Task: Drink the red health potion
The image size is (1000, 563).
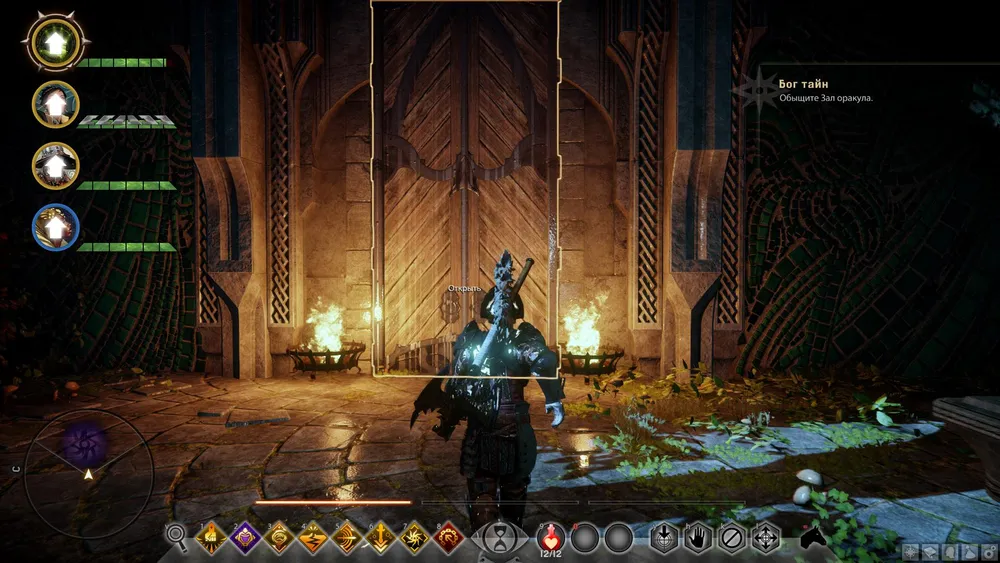Action: (x=551, y=536)
